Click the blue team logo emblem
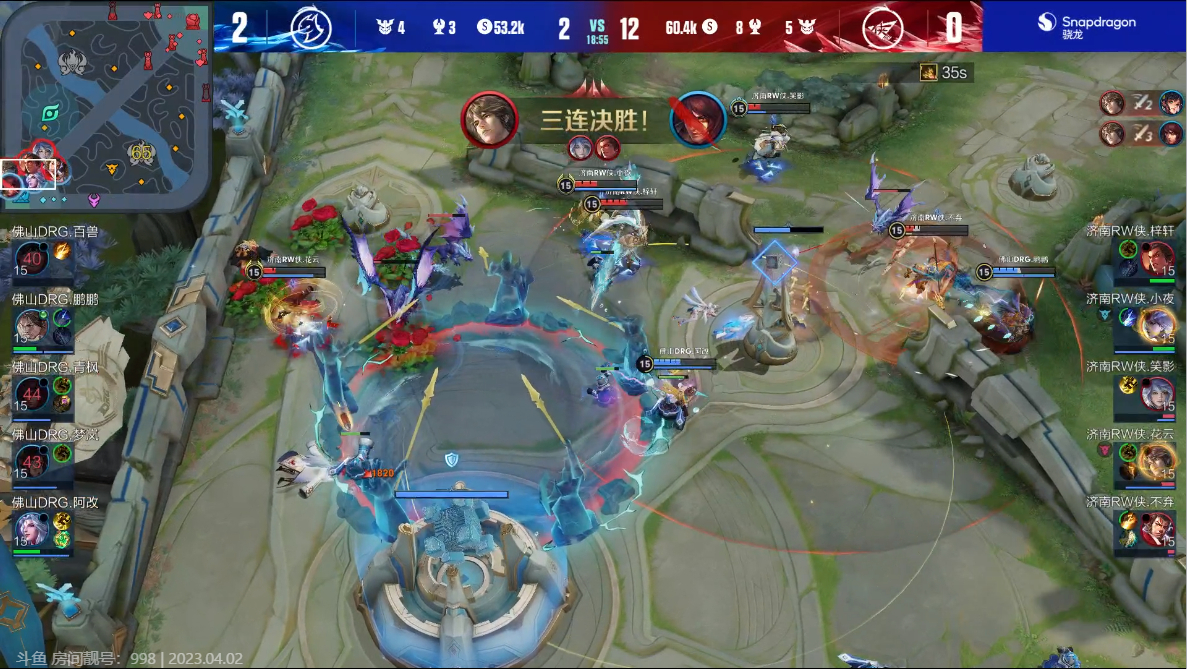 point(310,27)
